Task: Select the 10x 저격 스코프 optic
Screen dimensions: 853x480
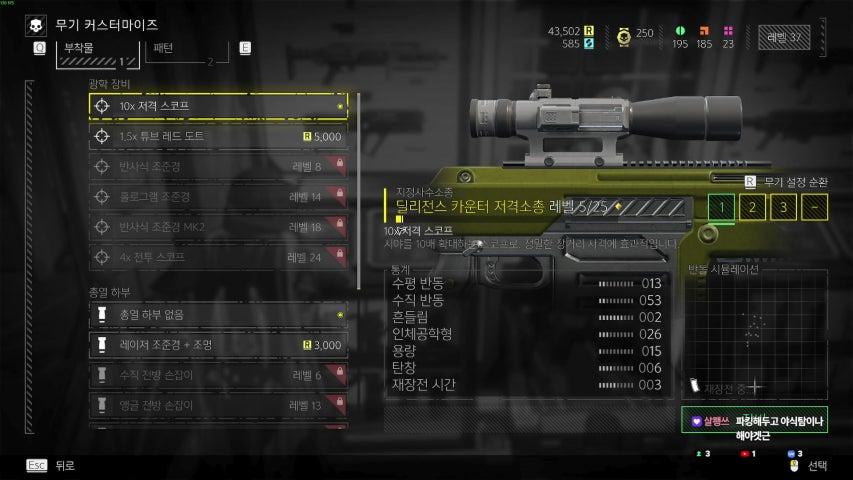Action: coord(218,105)
